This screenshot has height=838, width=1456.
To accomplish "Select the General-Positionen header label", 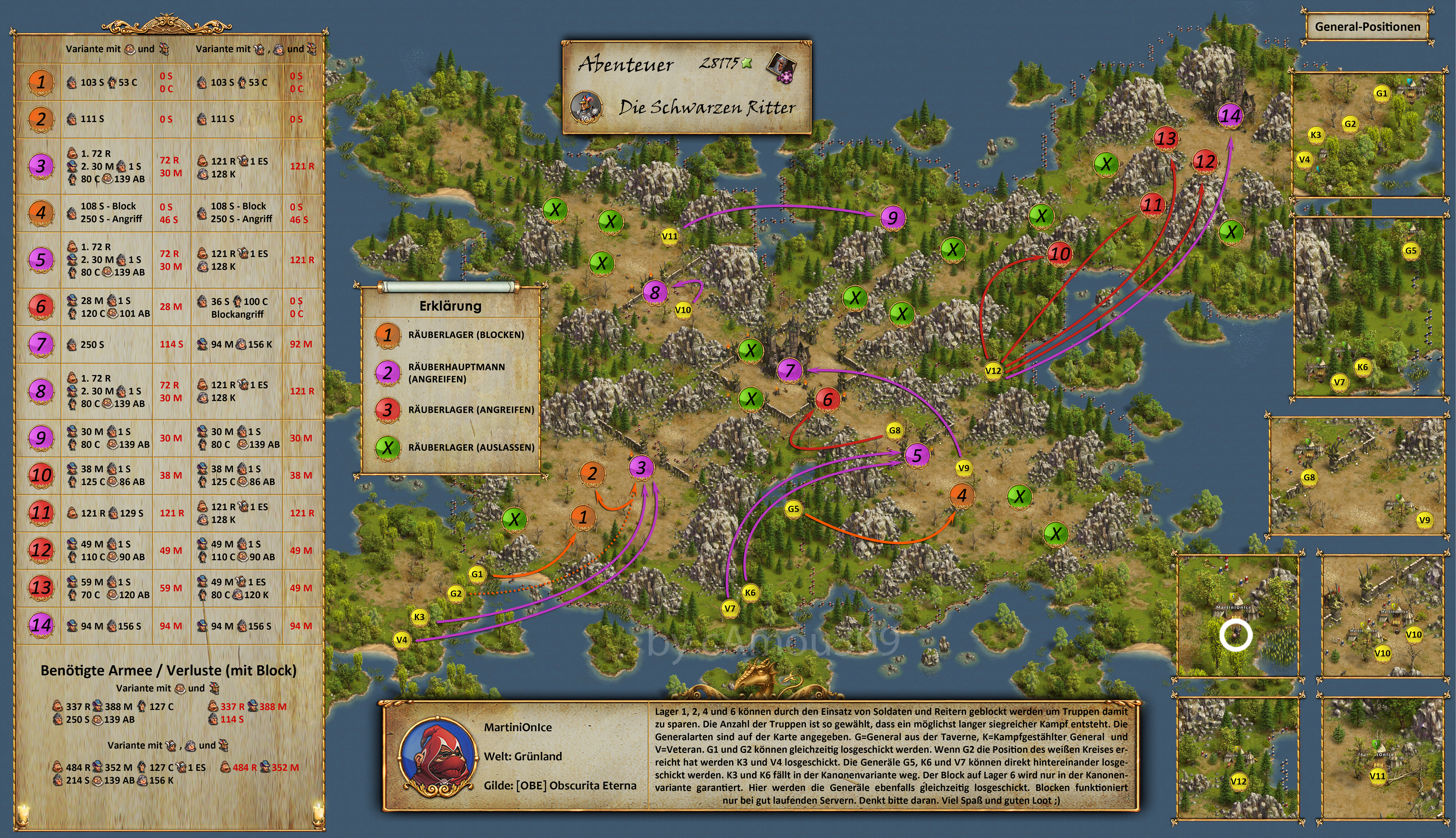I will [1367, 27].
